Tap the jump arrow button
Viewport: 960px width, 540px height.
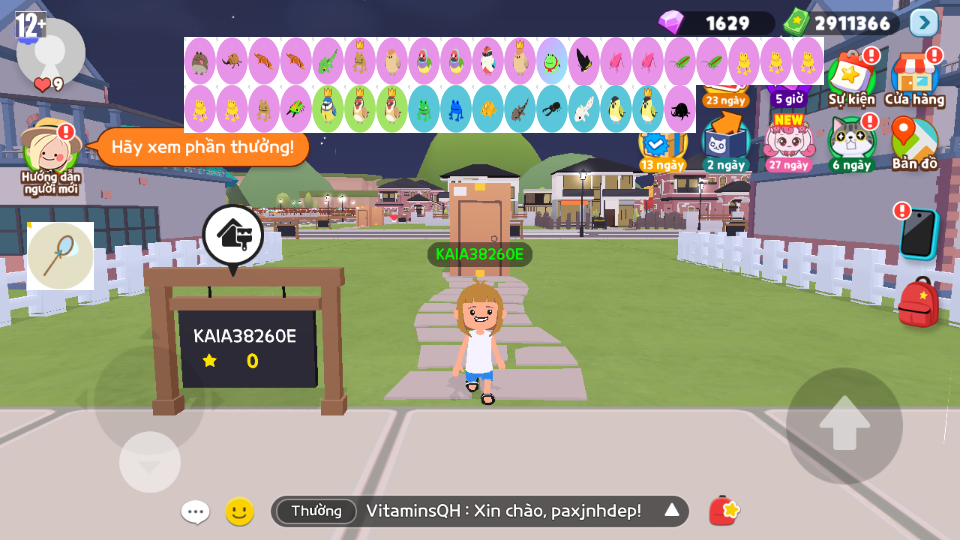844,426
